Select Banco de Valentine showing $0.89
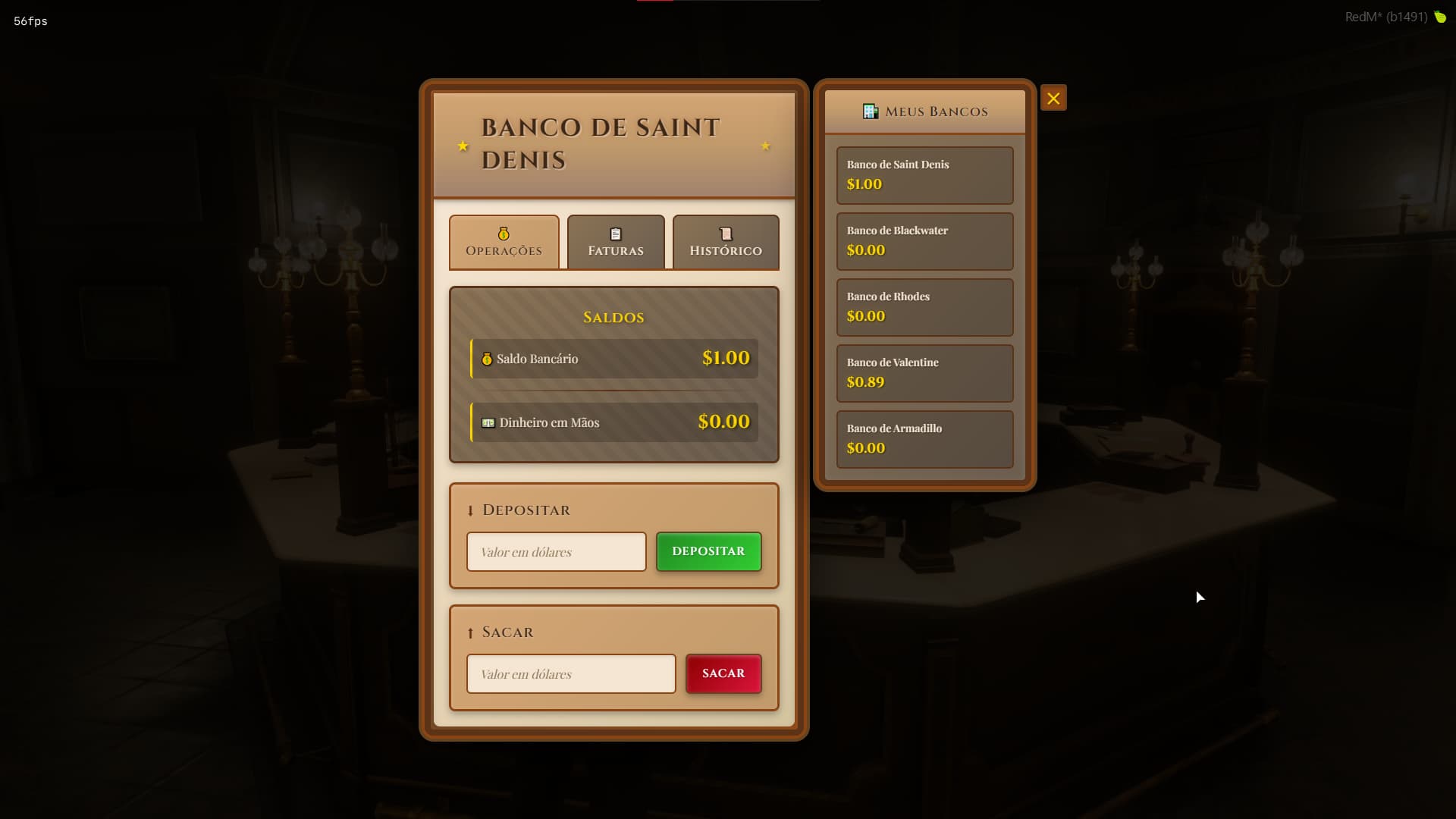This screenshot has width=1456, height=819. click(x=924, y=373)
